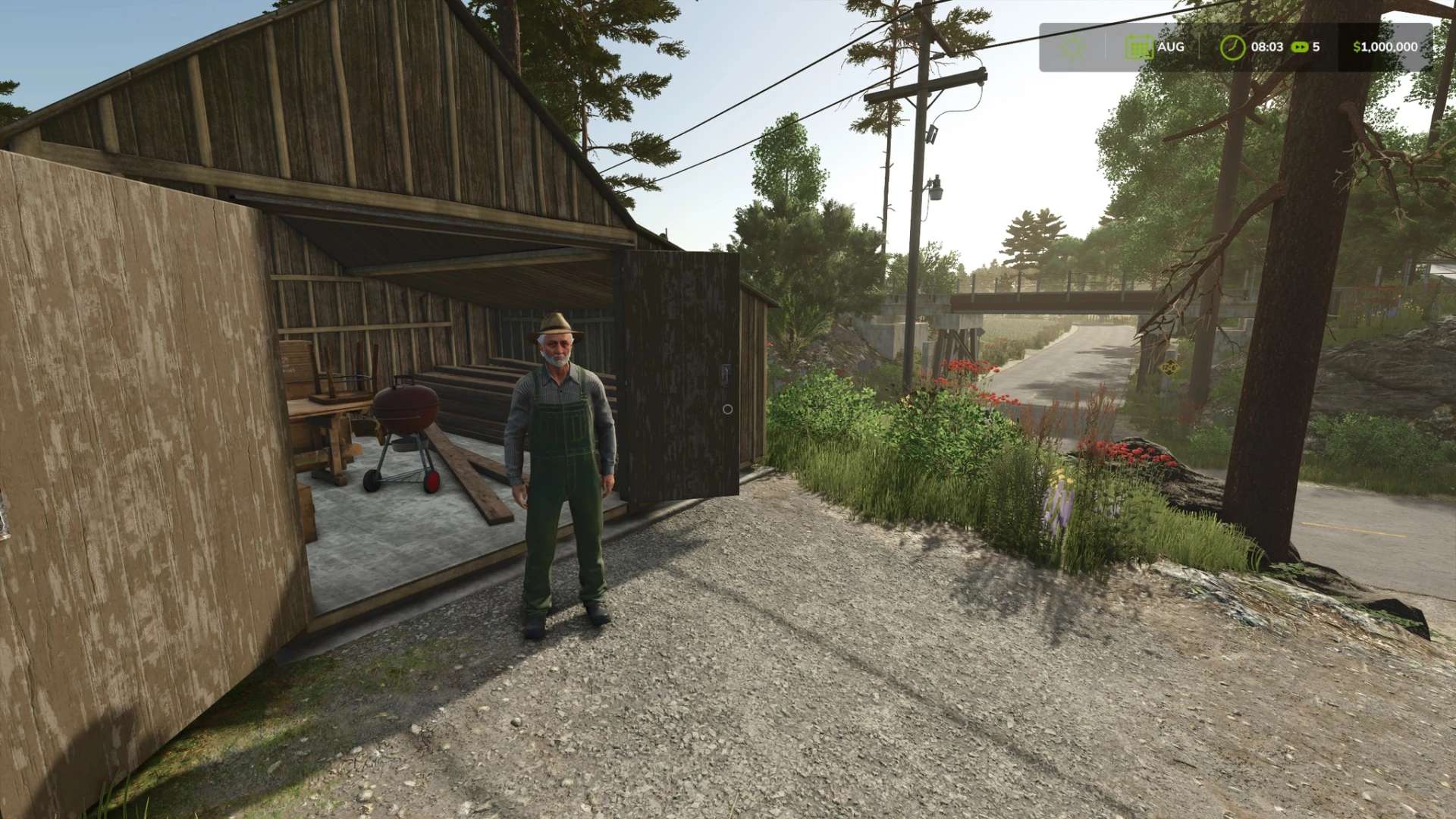Select the green calendar icon
This screenshot has height=819, width=1456.
(1138, 47)
